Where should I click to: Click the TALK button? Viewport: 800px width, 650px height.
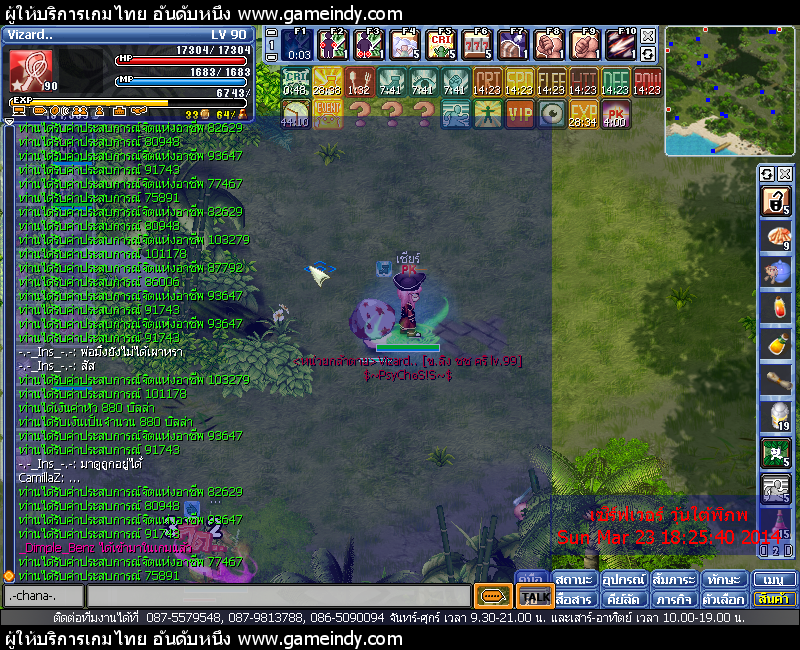(x=535, y=597)
